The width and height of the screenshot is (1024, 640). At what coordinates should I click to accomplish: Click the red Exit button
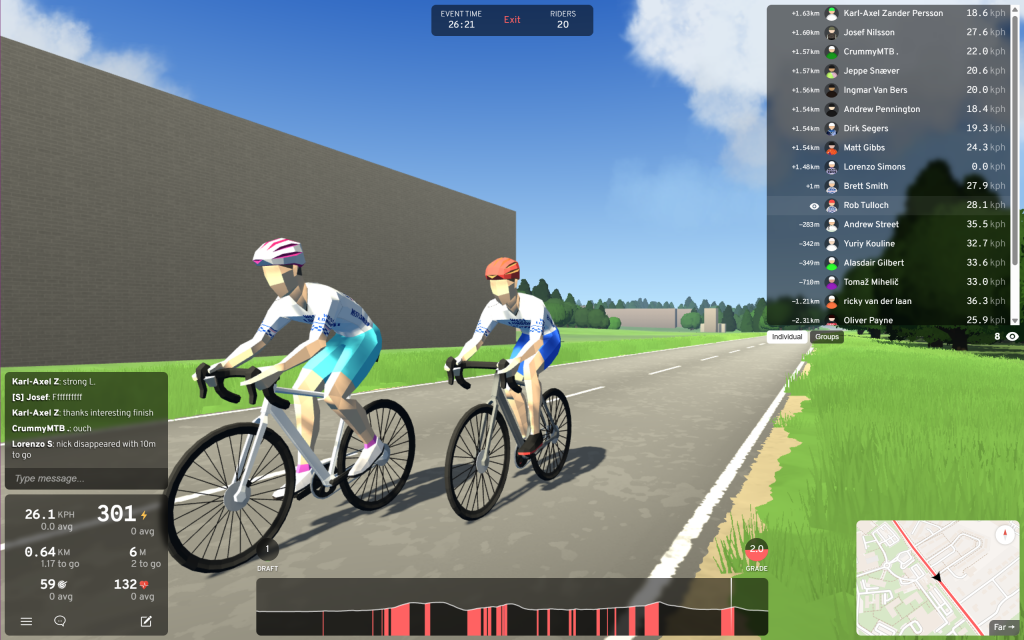[512, 20]
